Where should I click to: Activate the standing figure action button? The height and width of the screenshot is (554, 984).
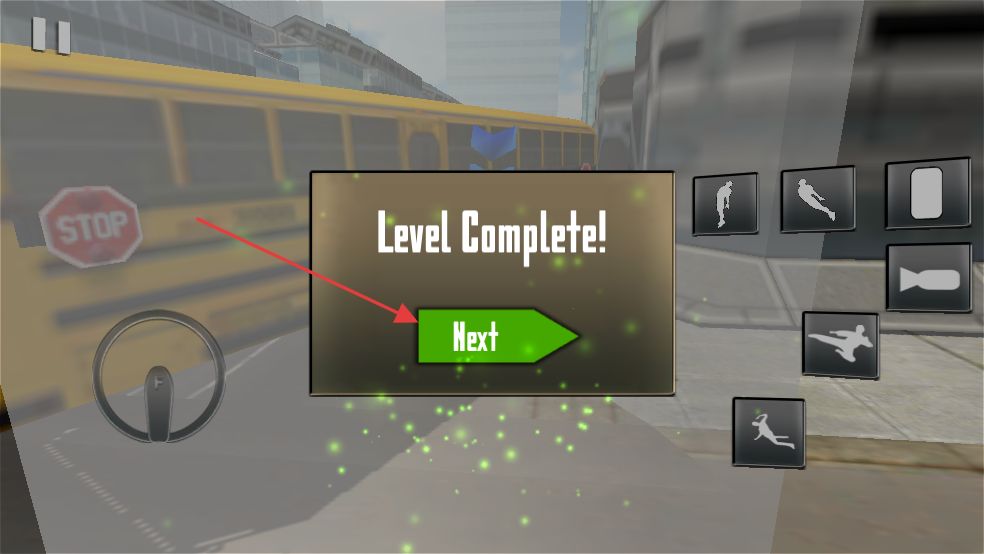[725, 203]
